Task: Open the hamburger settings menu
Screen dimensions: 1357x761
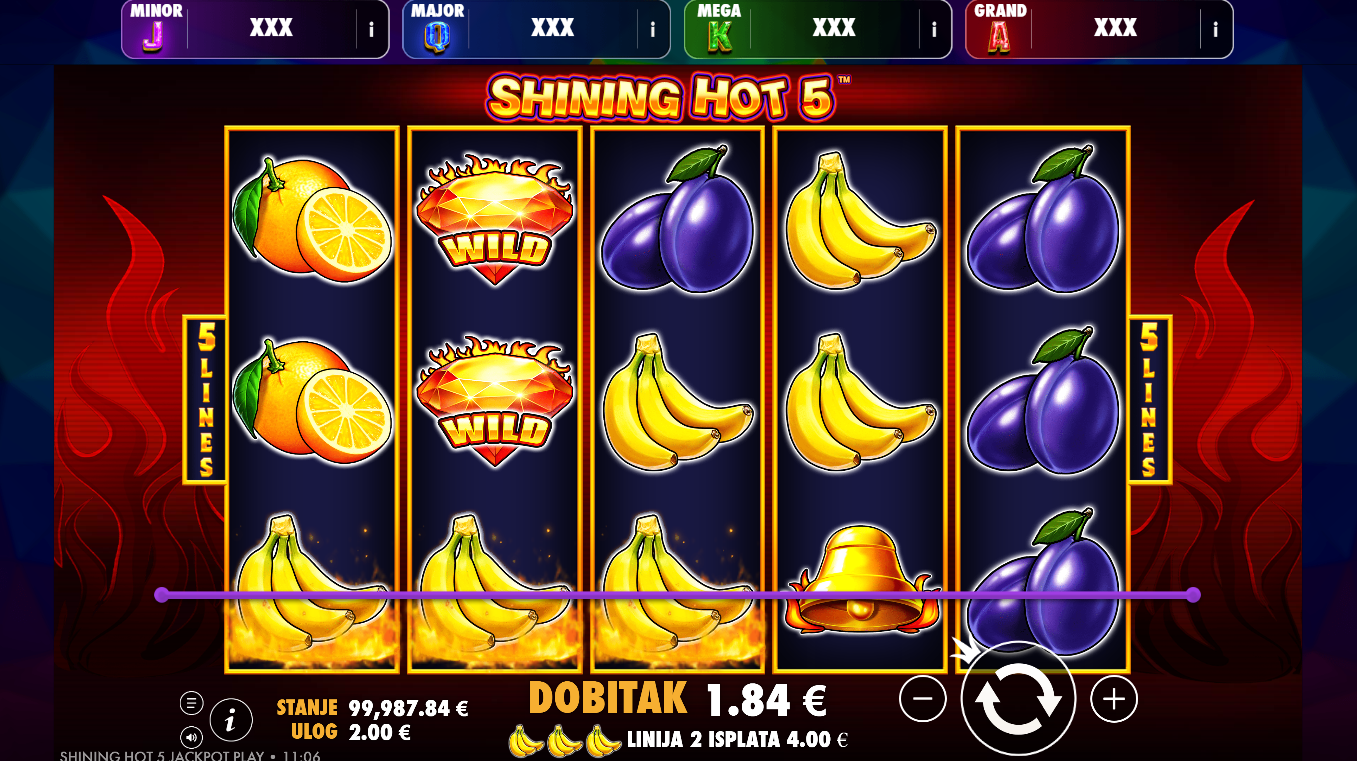Action: (192, 703)
